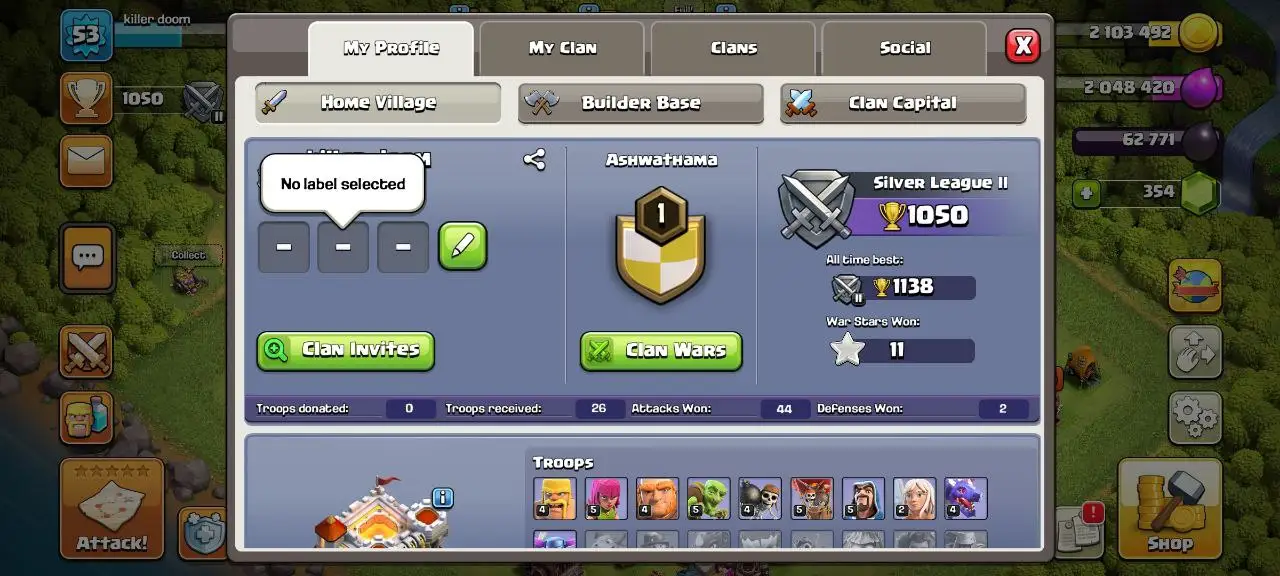Select the Barbarian troop icon

[554, 498]
